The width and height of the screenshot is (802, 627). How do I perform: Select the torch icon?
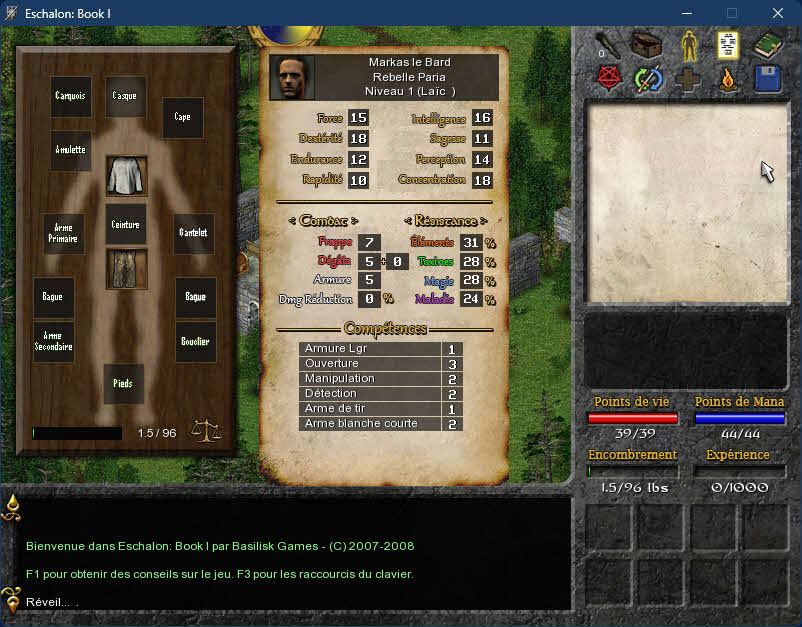607,46
